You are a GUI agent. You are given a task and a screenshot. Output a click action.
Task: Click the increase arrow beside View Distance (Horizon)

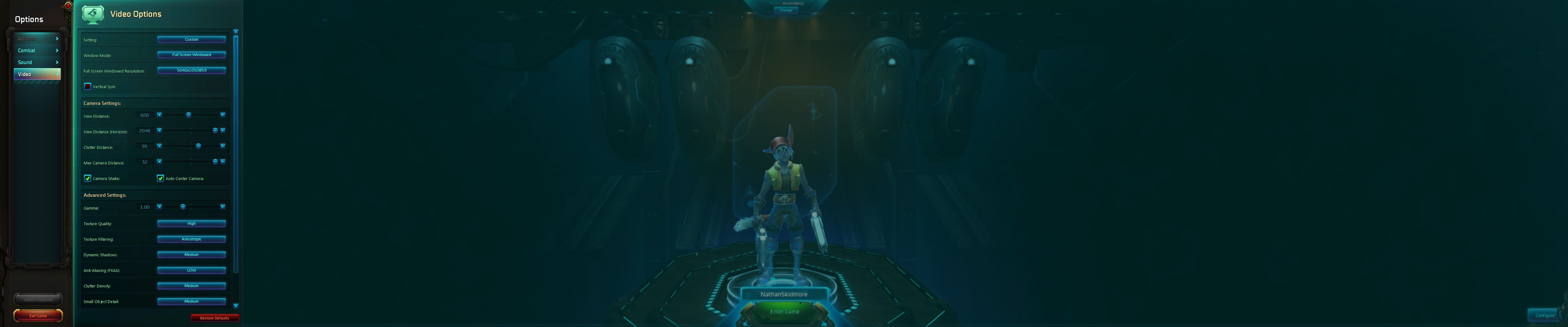coord(223,131)
